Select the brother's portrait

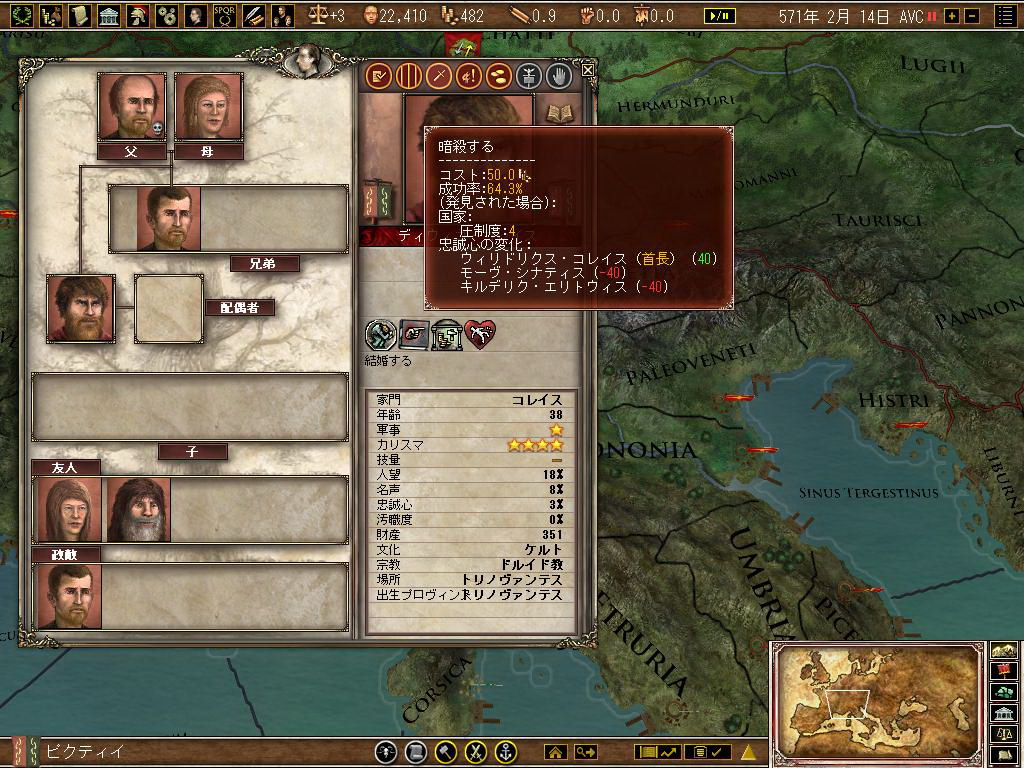169,218
